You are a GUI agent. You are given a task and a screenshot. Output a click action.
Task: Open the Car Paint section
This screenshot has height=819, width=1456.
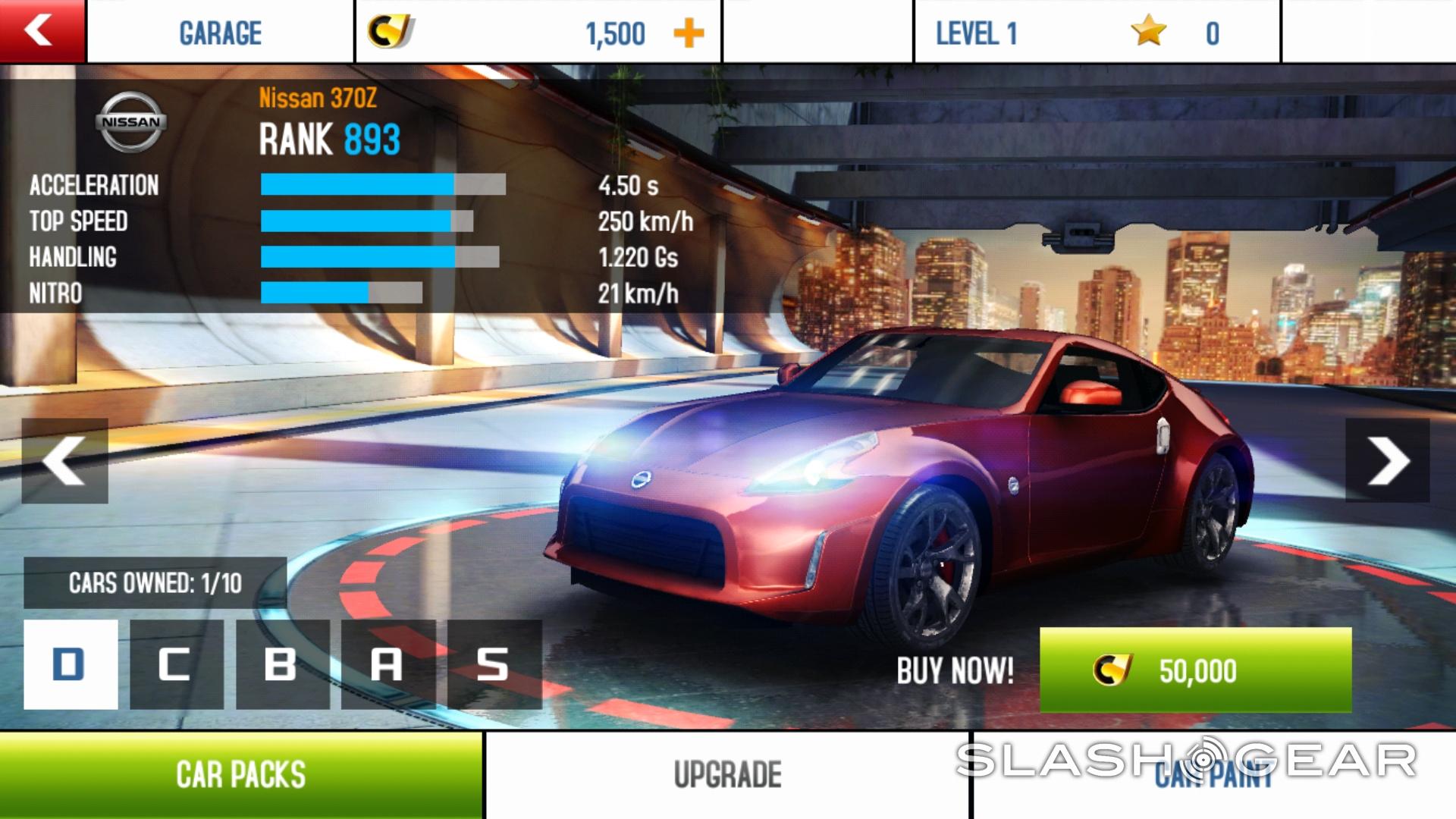[x=1213, y=775]
